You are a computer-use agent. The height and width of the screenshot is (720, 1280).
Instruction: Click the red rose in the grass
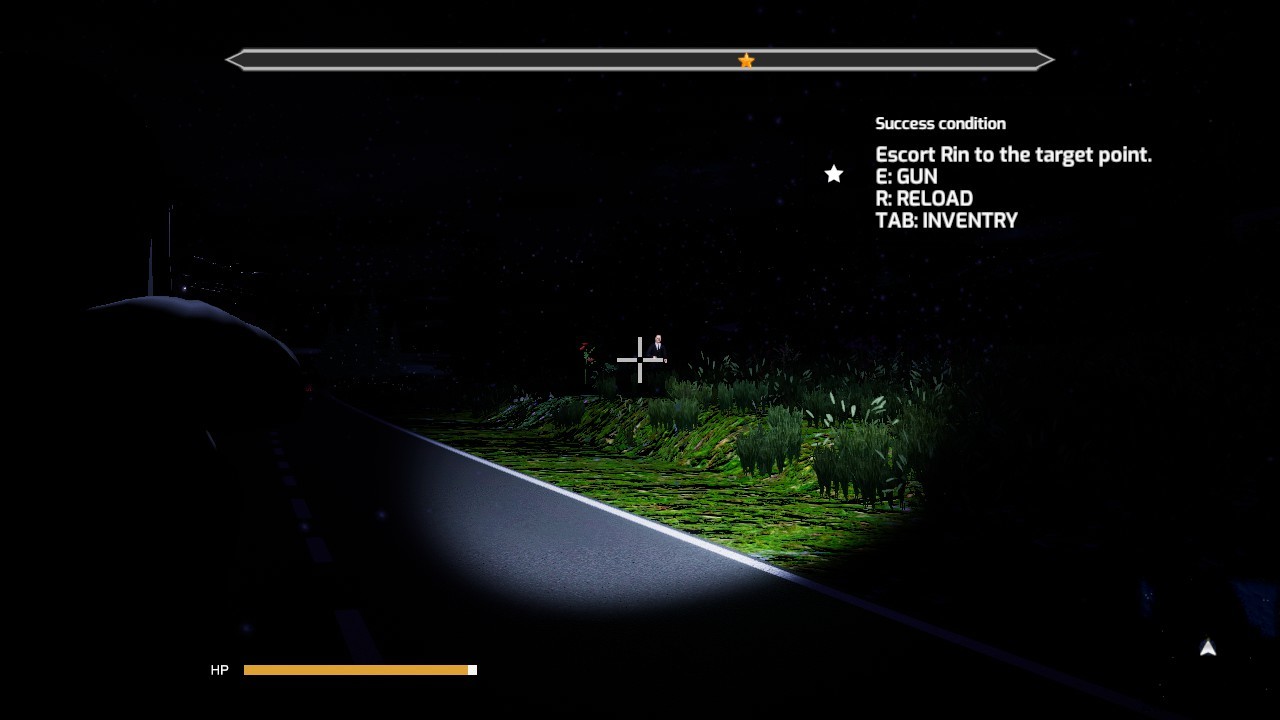(583, 347)
